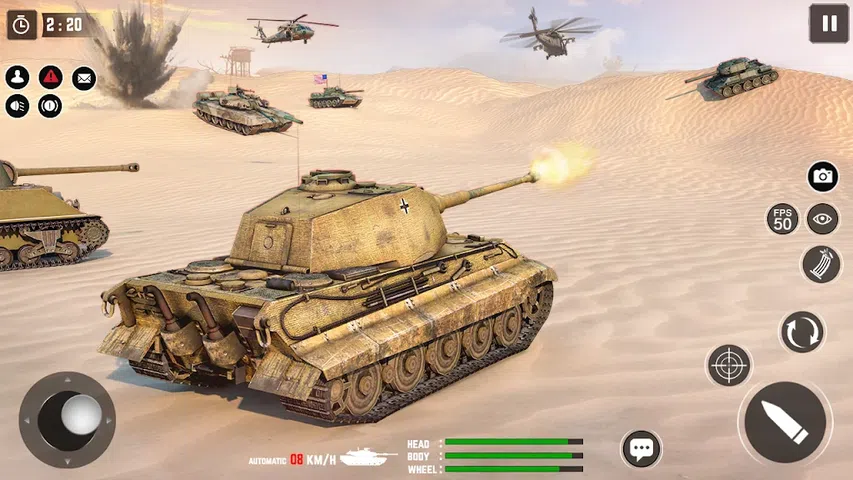This screenshot has height=480, width=853.
Task: Fire the main cannon shell button
Action: [x=784, y=422]
